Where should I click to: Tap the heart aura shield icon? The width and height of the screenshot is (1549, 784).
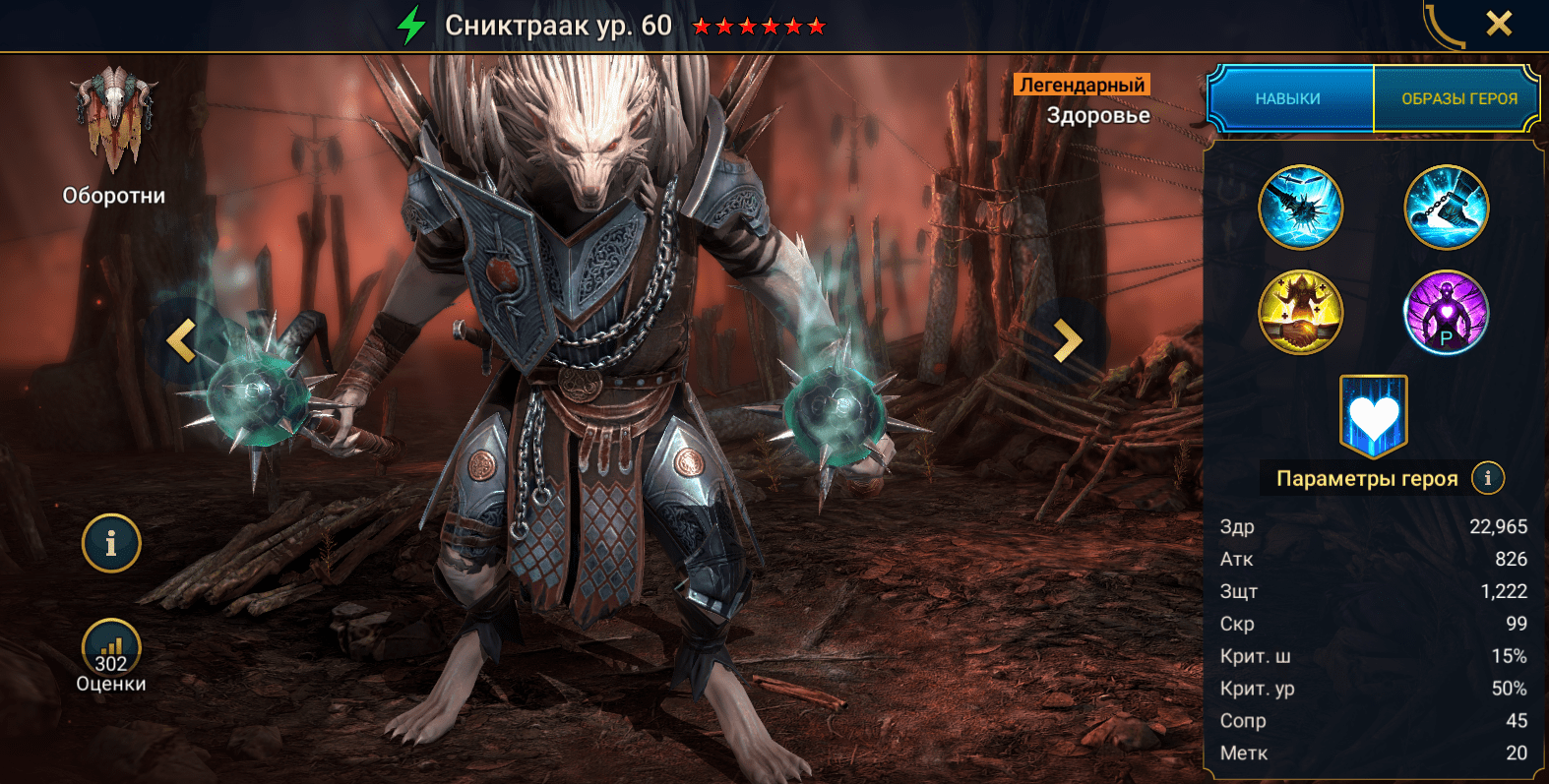pos(1373,416)
